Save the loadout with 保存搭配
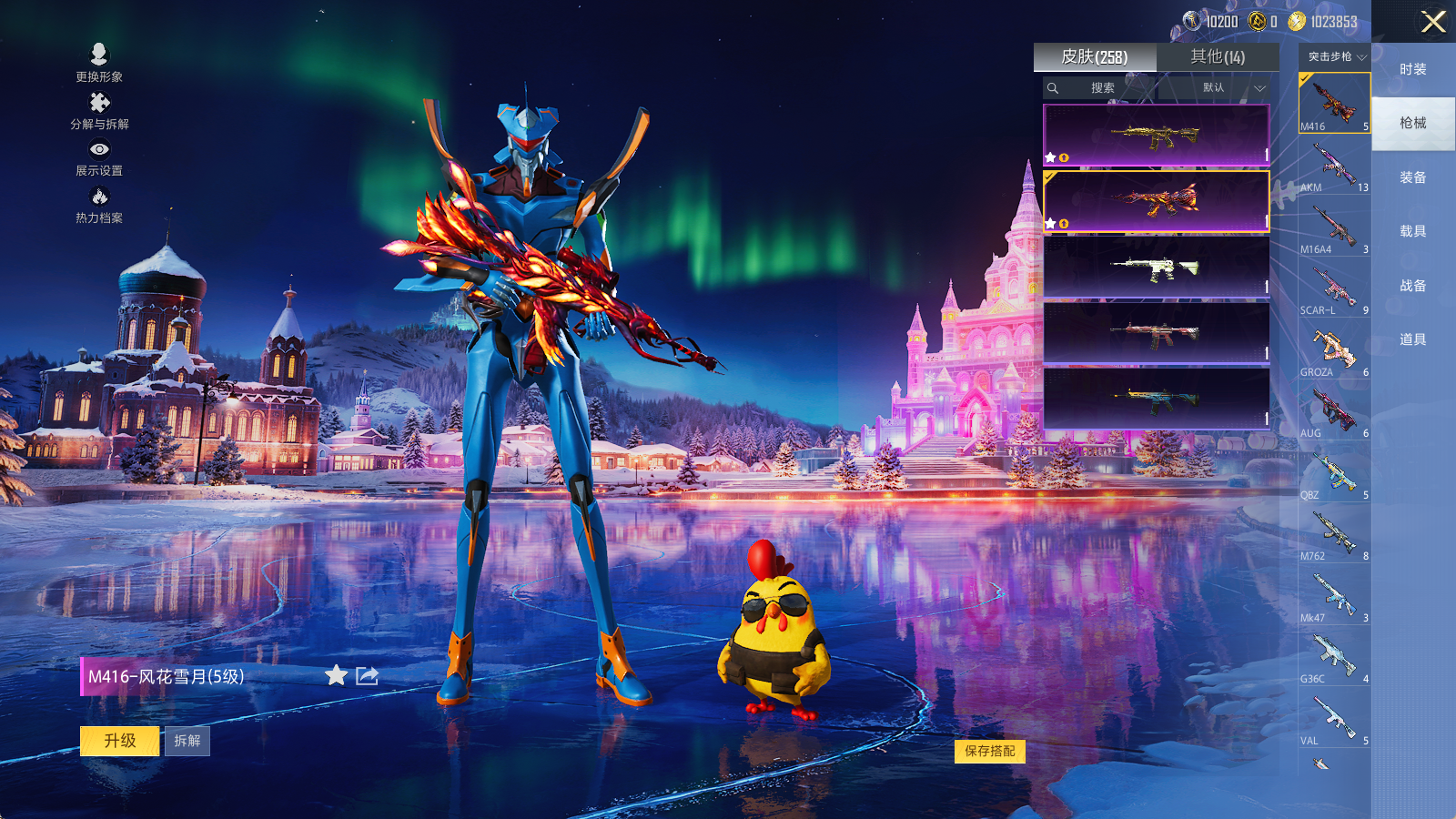The image size is (1456, 819). [x=990, y=751]
